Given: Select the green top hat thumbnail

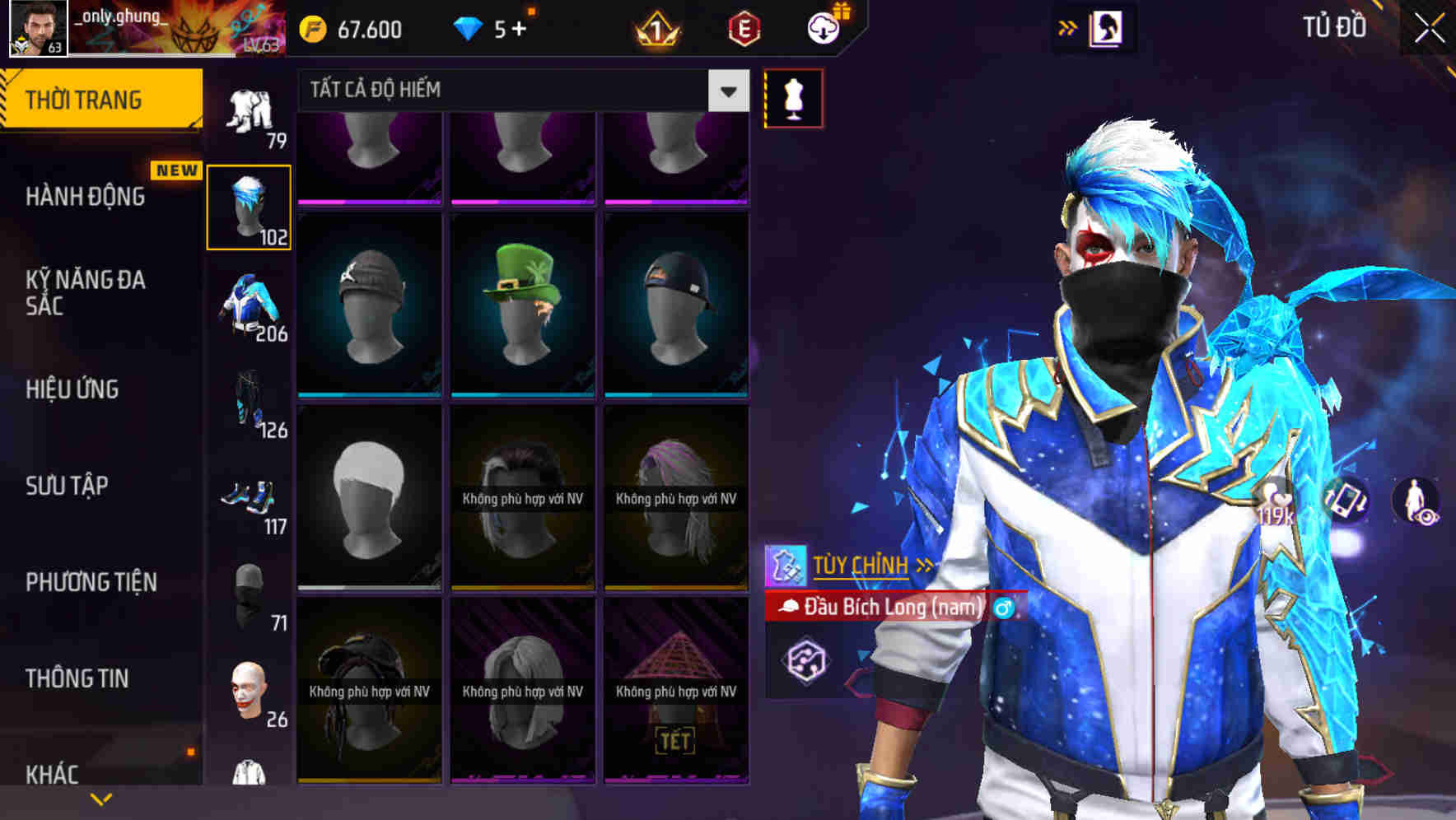Looking at the screenshot, I should 523,302.
